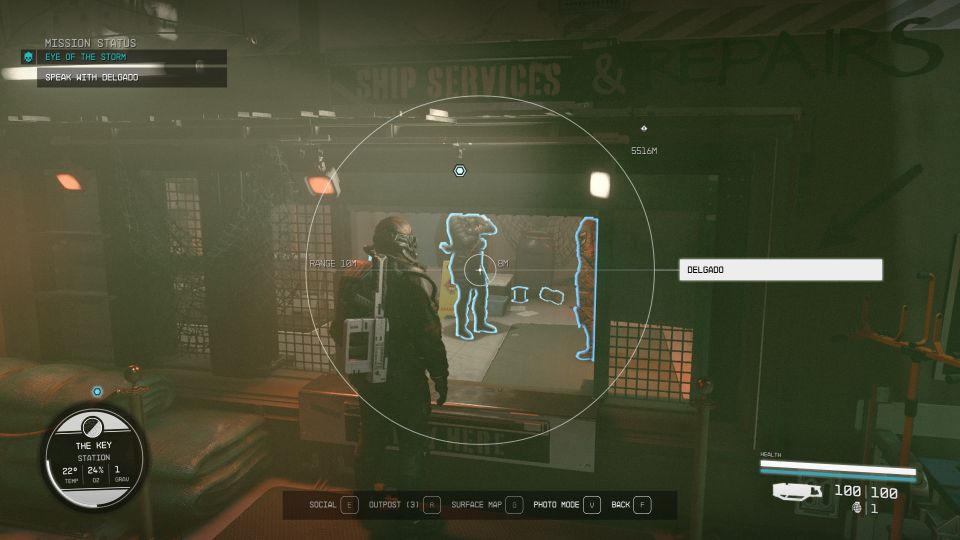Click the hexagonal quest marker
The image size is (960, 540).
(x=459, y=171)
